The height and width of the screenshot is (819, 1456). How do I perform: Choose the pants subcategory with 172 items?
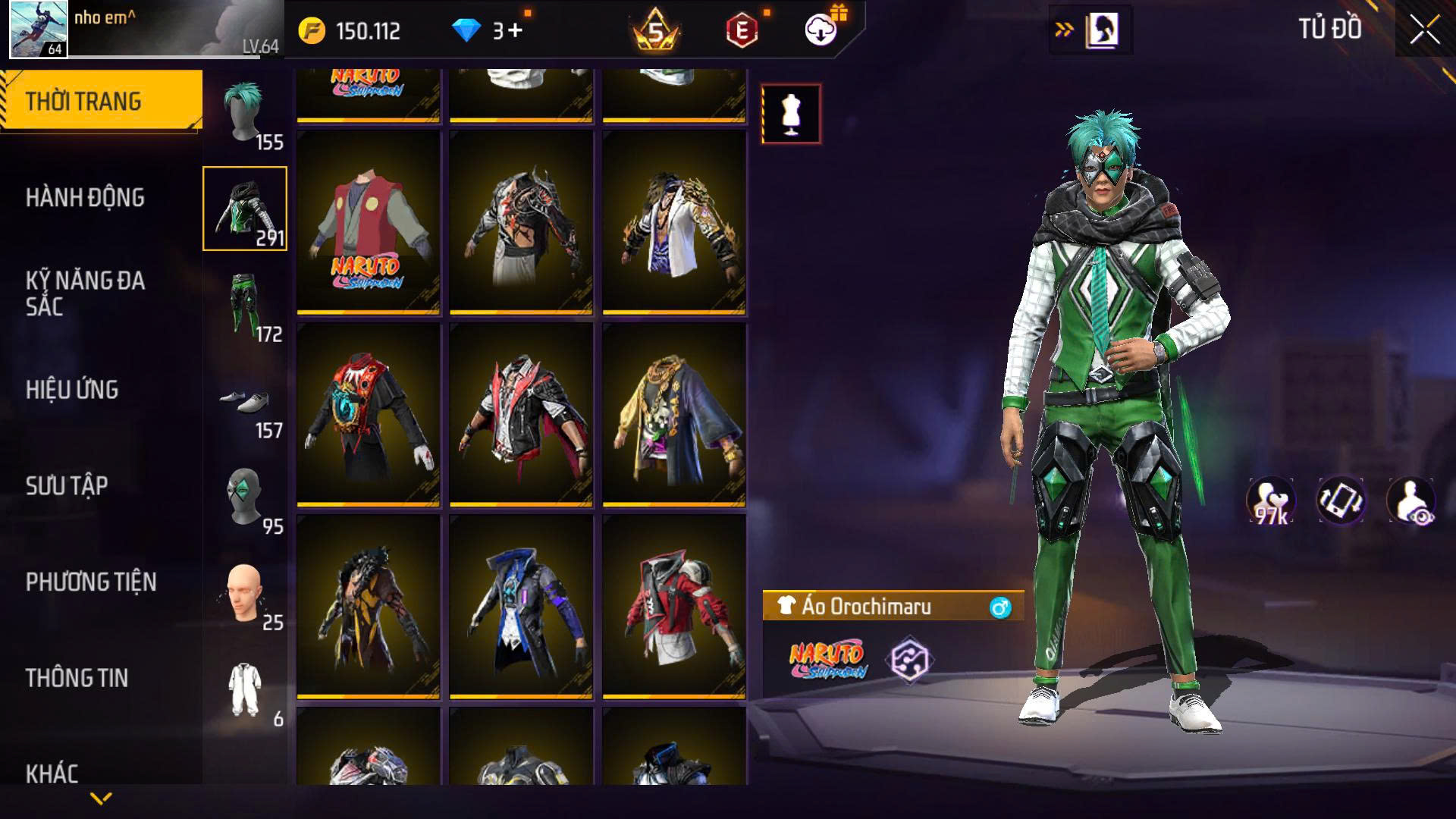coord(245,306)
